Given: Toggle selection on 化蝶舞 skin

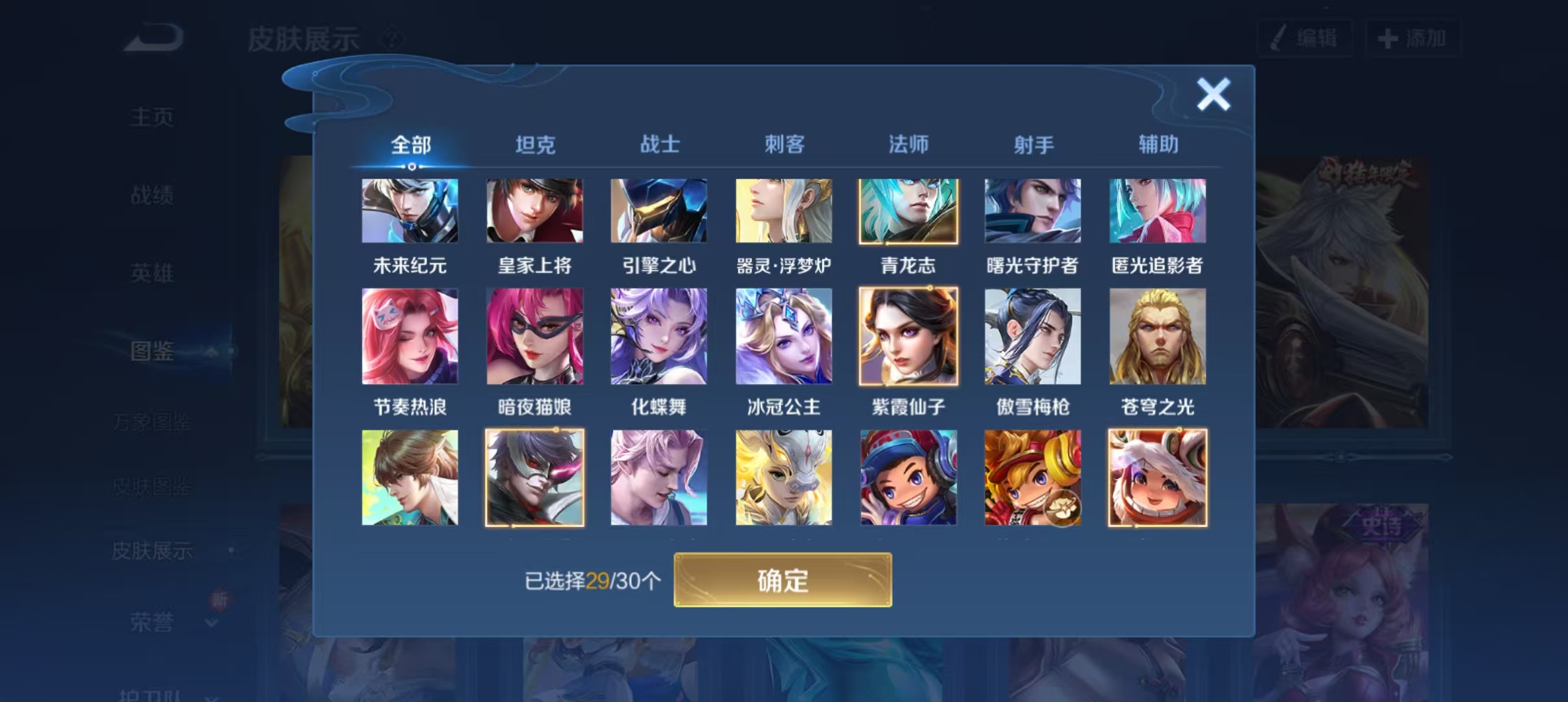Looking at the screenshot, I should pos(659,335).
